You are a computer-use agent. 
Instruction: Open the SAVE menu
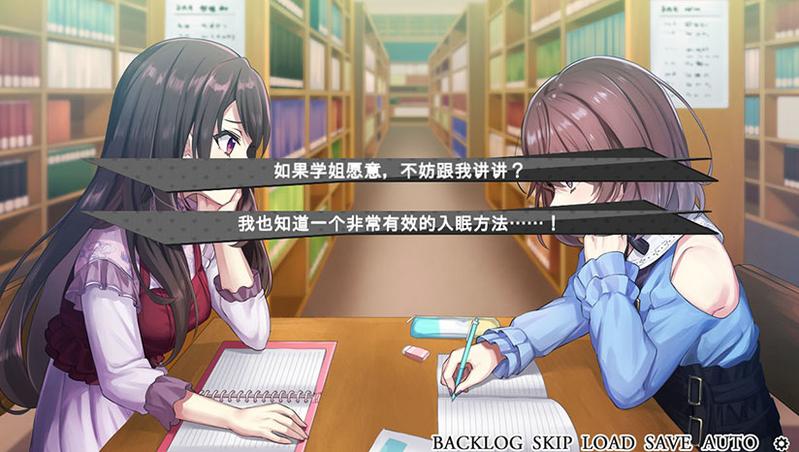click(x=668, y=442)
